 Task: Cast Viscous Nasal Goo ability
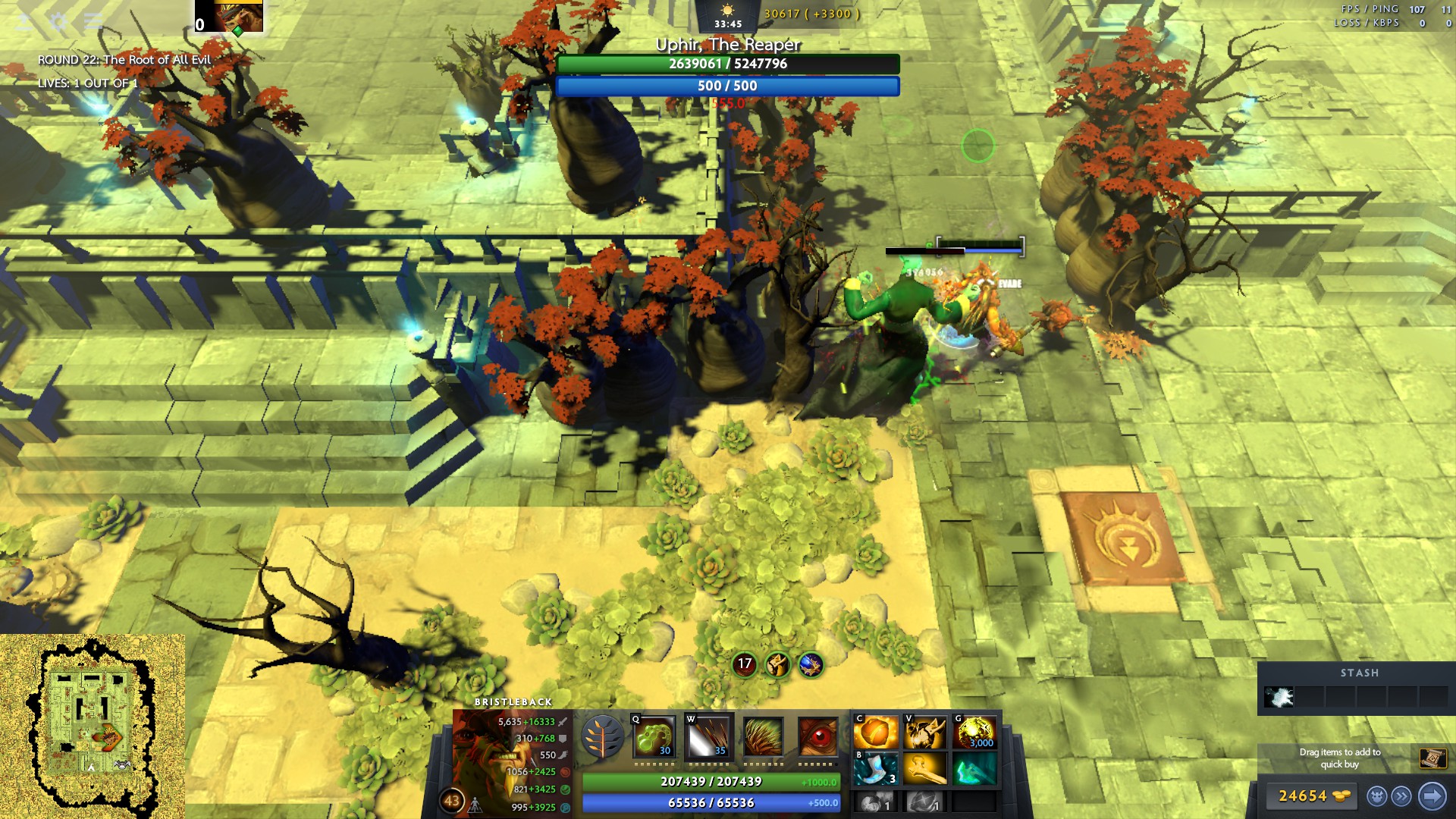654,736
